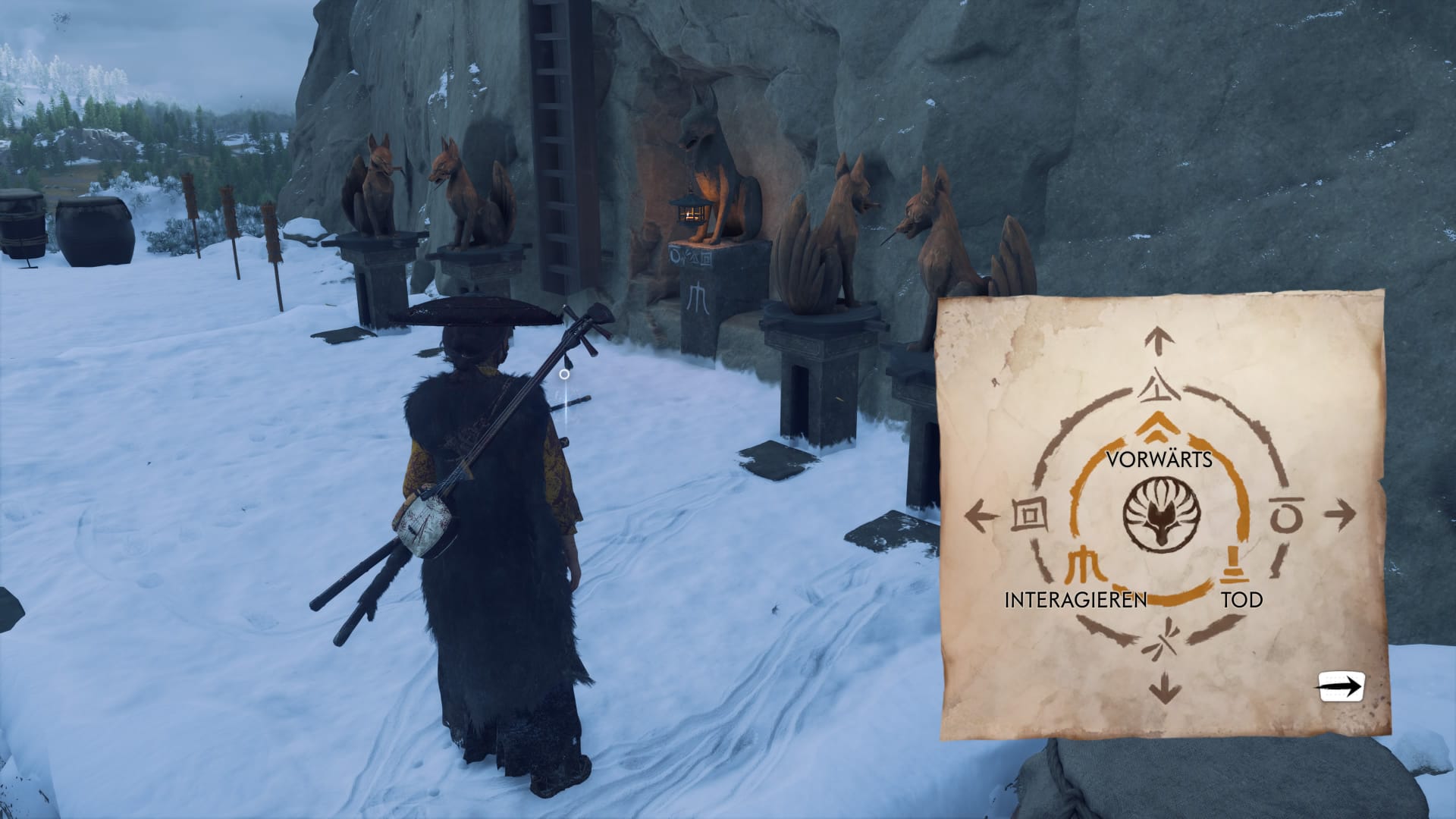
Task: Select the downward arrow on the parchment
Action: coord(1164,690)
